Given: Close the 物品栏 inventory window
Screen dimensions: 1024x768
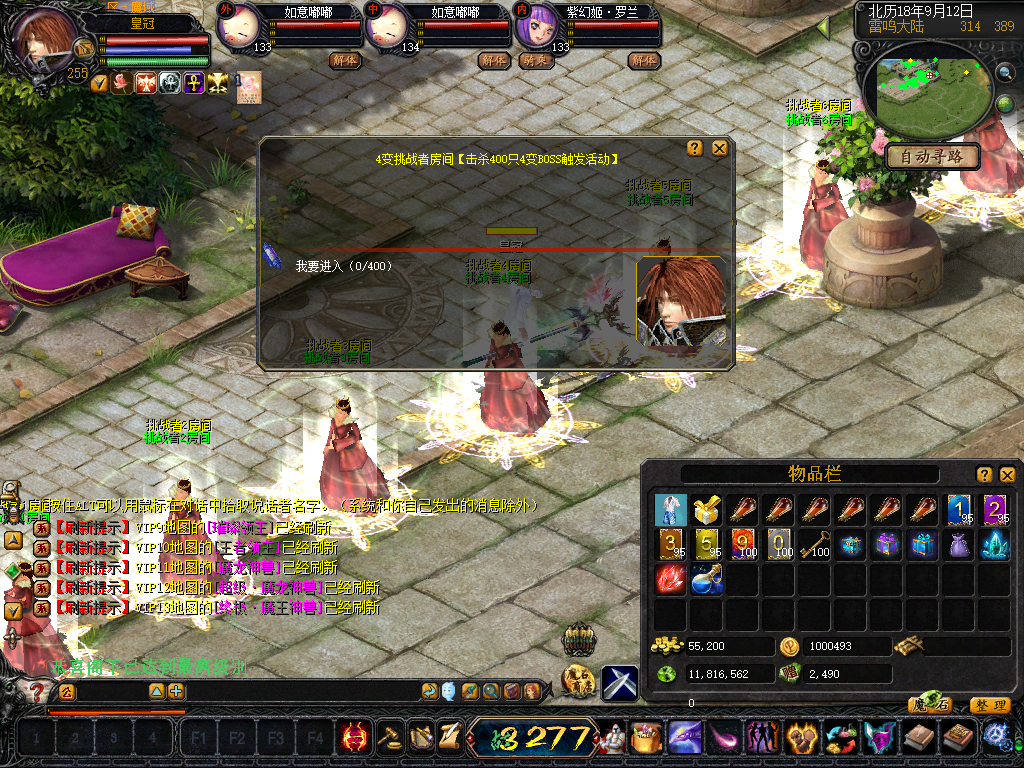Looking at the screenshot, I should coord(1007,474).
